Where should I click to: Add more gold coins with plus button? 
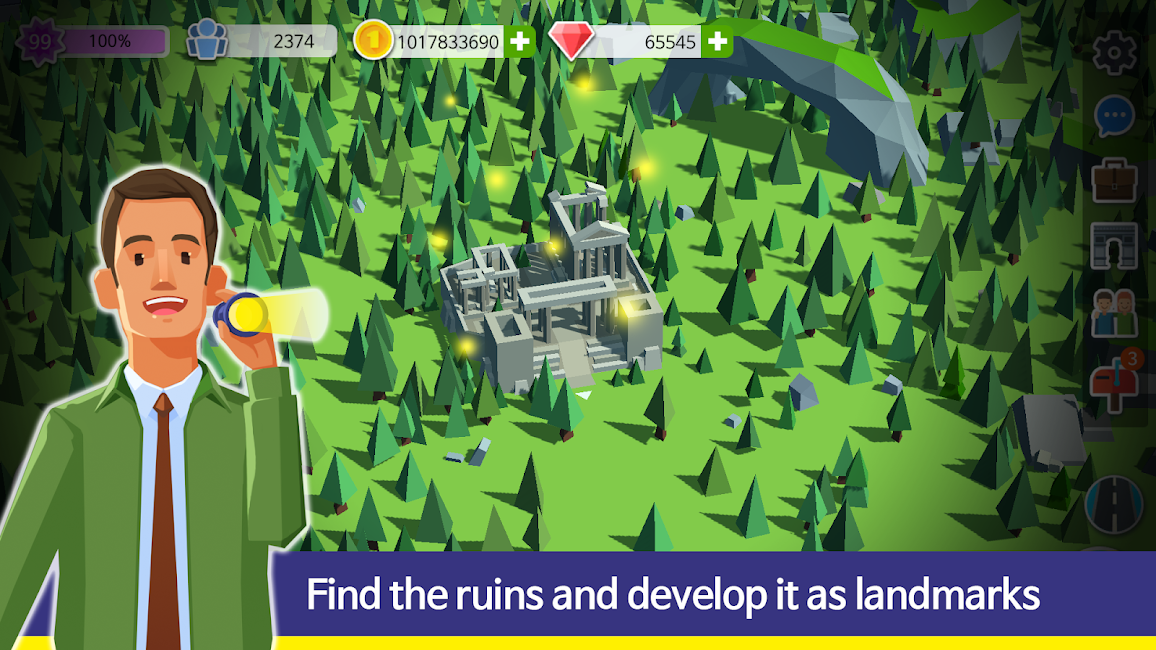tap(519, 41)
